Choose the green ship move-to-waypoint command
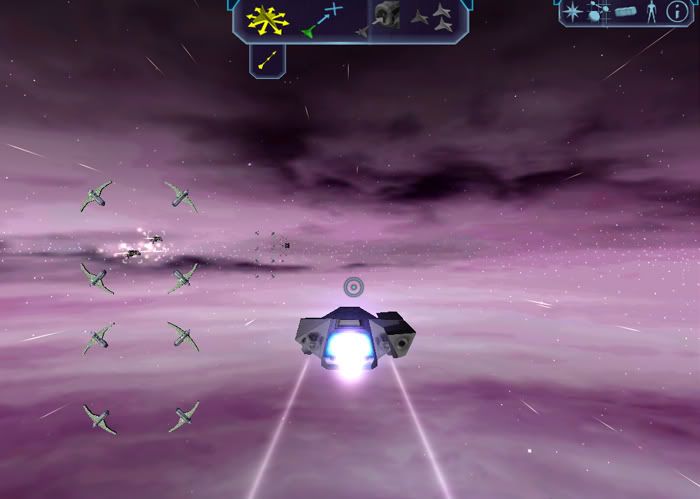Viewport: 700px width, 499px height. tap(322, 20)
